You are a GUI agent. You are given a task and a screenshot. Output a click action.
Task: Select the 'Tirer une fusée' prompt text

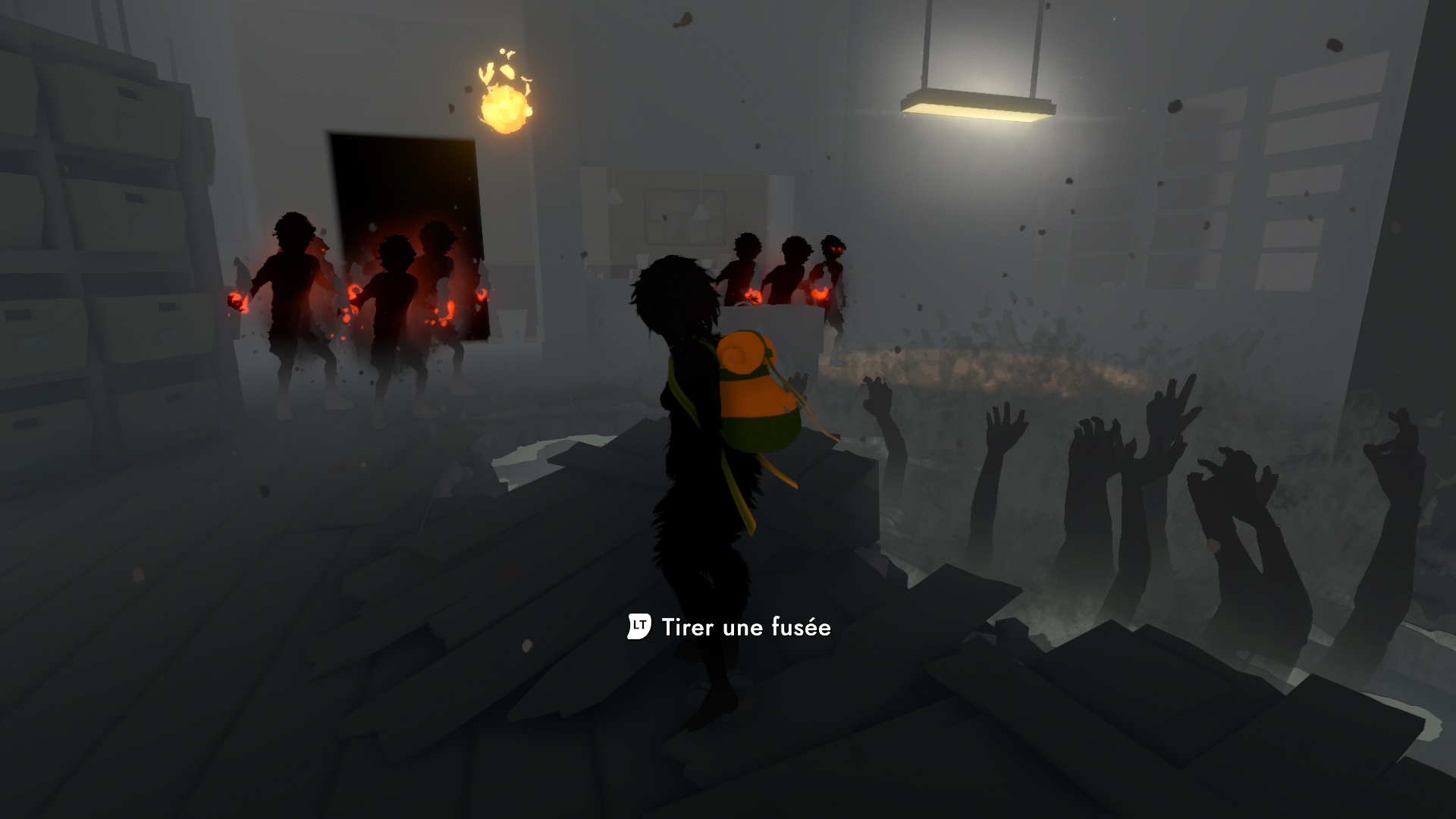747,628
